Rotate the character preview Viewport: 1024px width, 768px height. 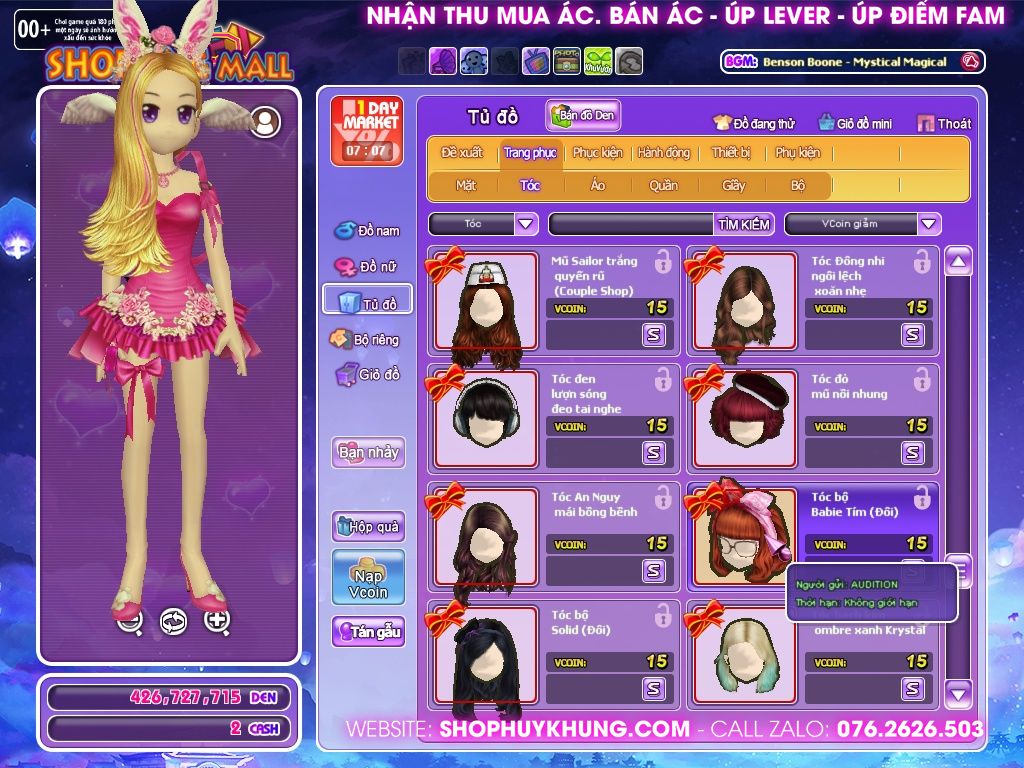coord(173,621)
